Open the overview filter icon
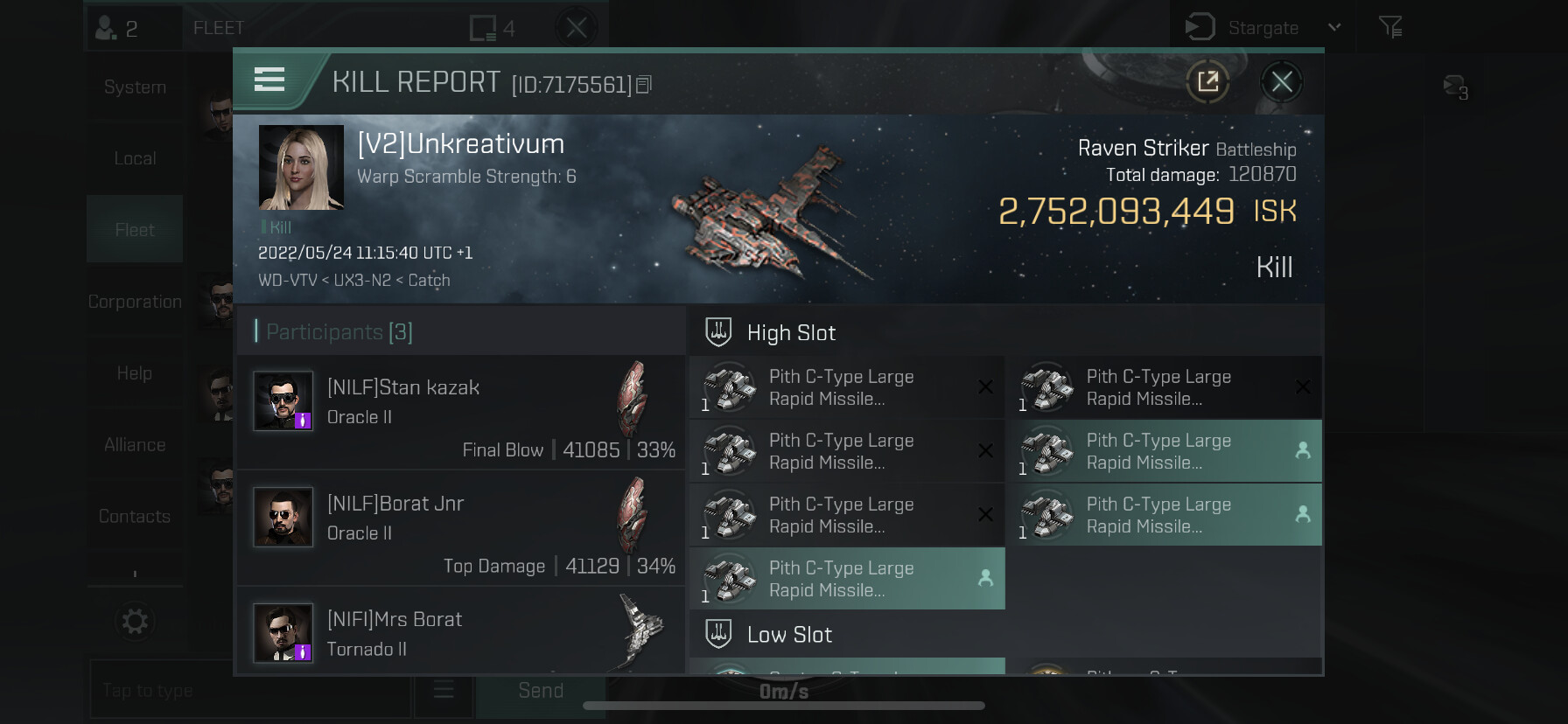This screenshot has width=1568, height=724. coord(1390,27)
